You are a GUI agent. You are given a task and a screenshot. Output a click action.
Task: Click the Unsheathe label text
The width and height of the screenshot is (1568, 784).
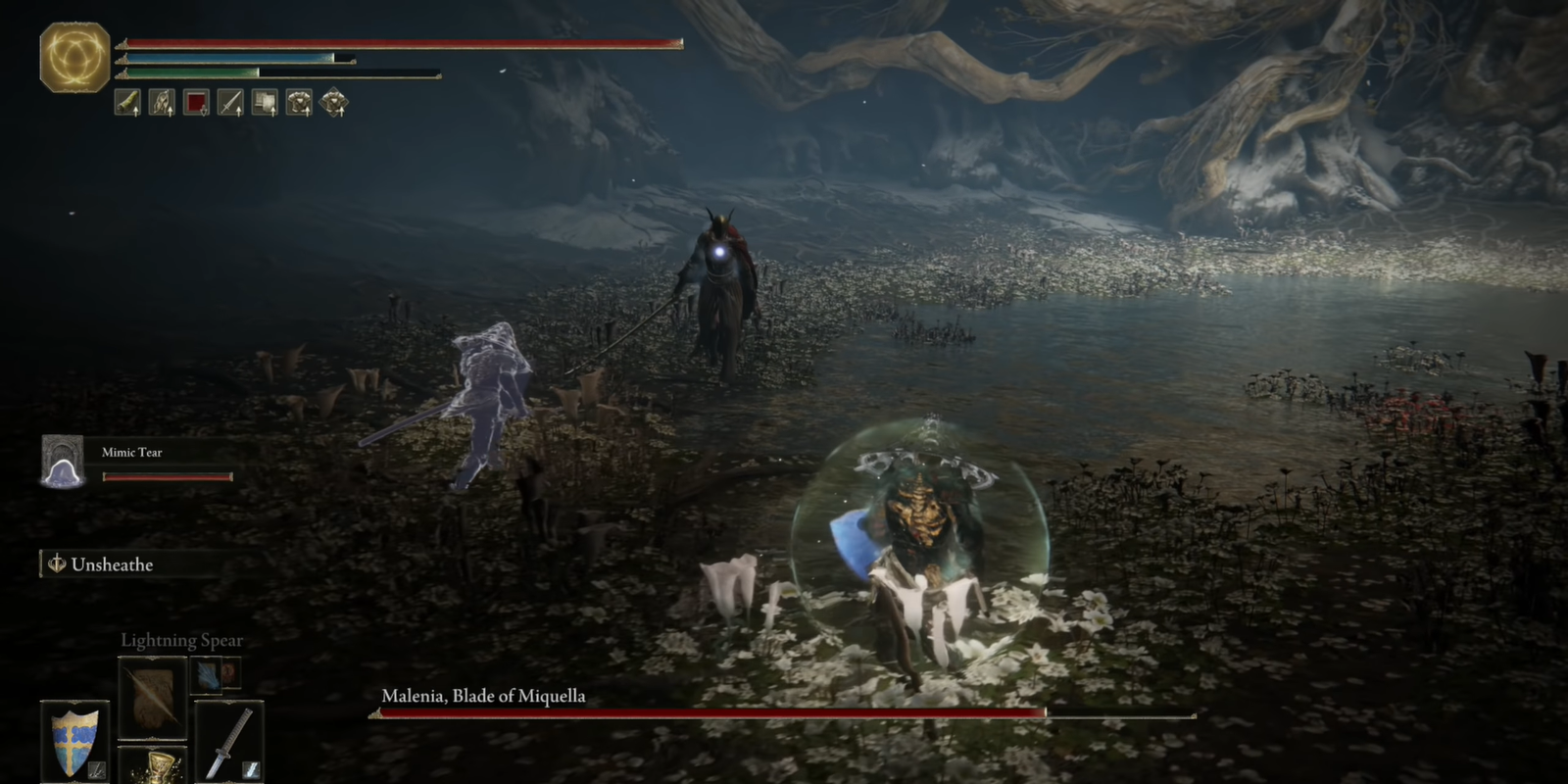click(113, 564)
